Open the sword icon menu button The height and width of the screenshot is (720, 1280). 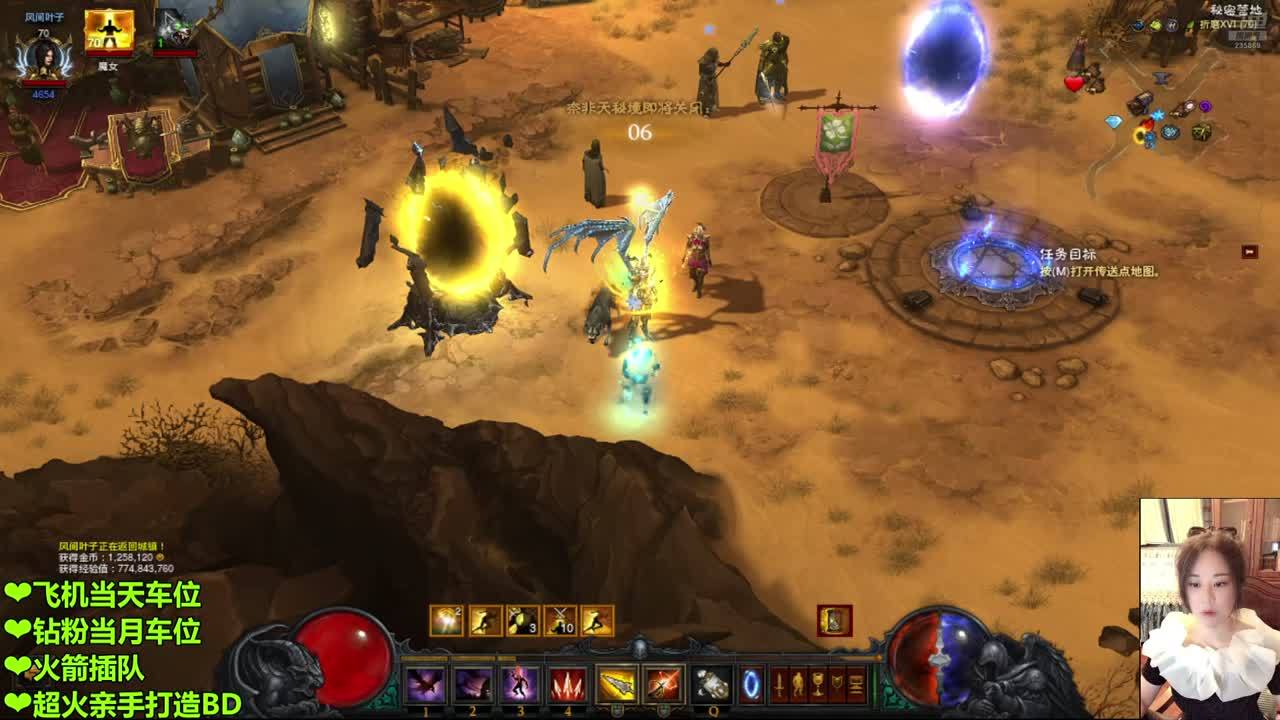point(779,685)
